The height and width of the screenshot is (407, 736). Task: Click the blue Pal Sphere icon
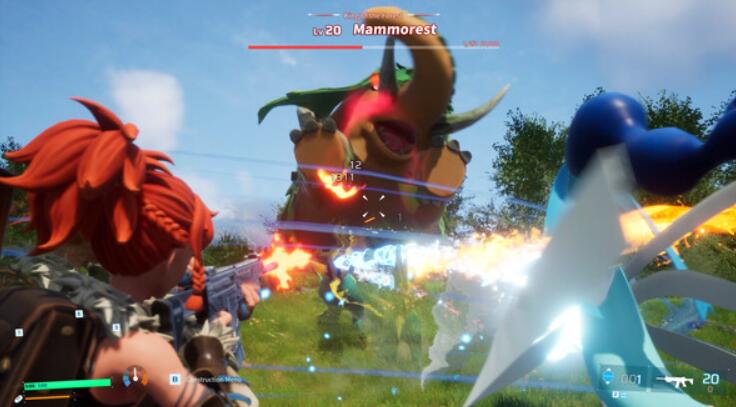tap(609, 378)
